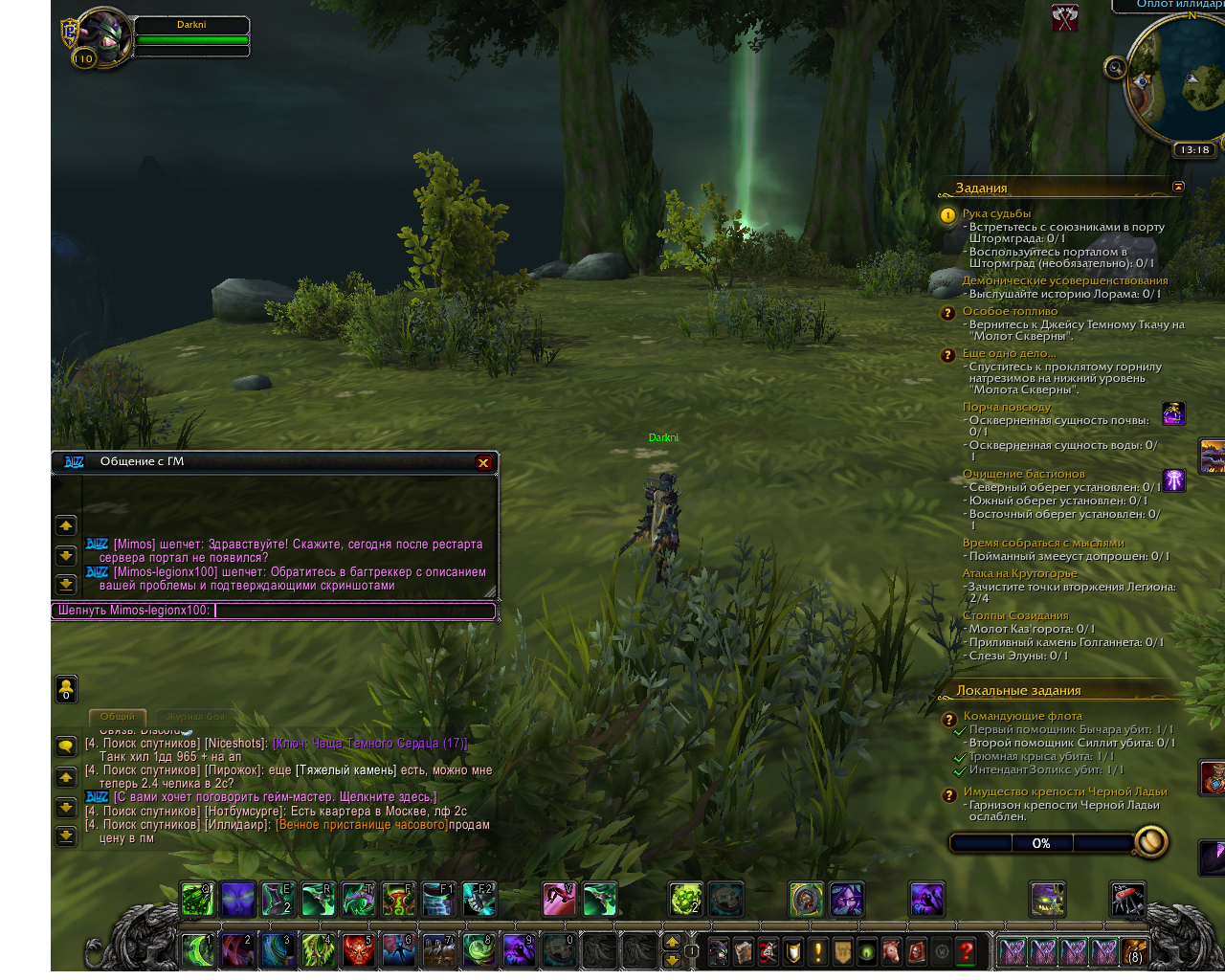Click the game-master wants to talk chat link
The height and width of the screenshot is (980, 1225).
click(275, 797)
